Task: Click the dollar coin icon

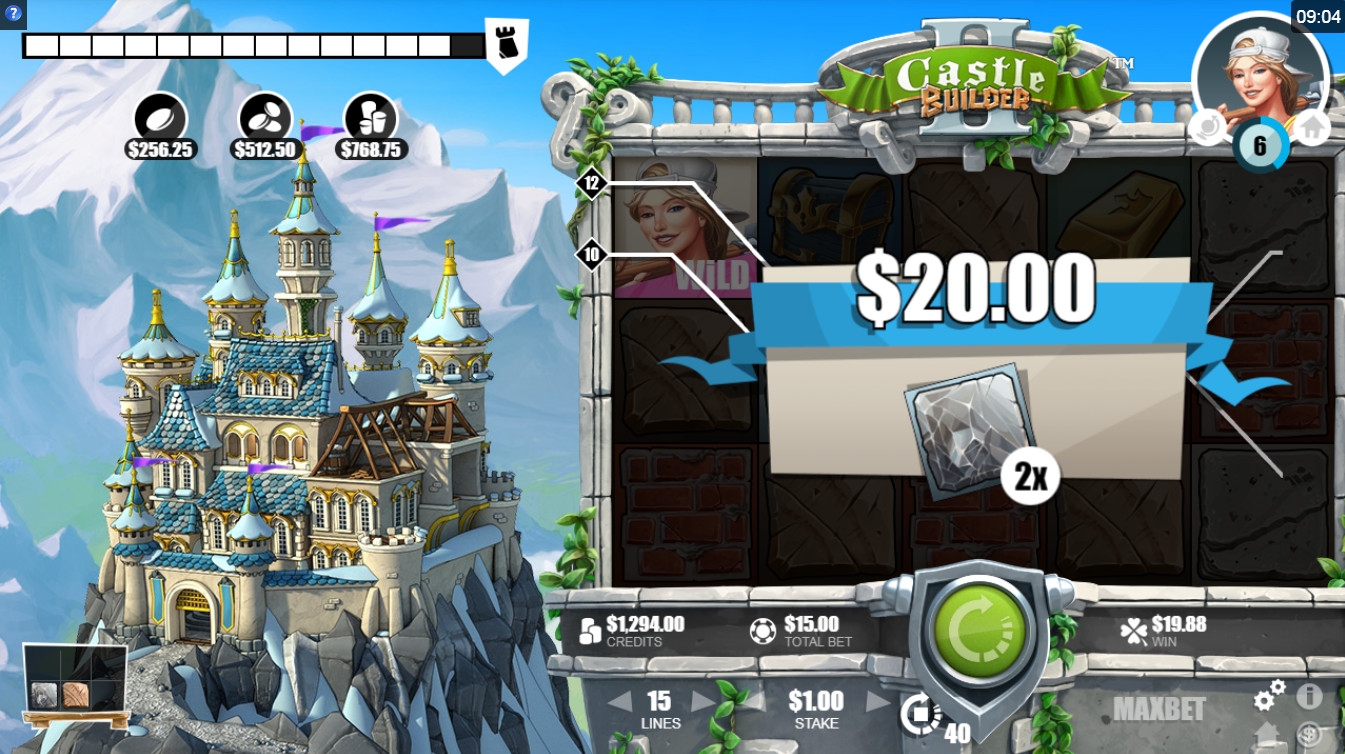Action: click(x=1310, y=733)
